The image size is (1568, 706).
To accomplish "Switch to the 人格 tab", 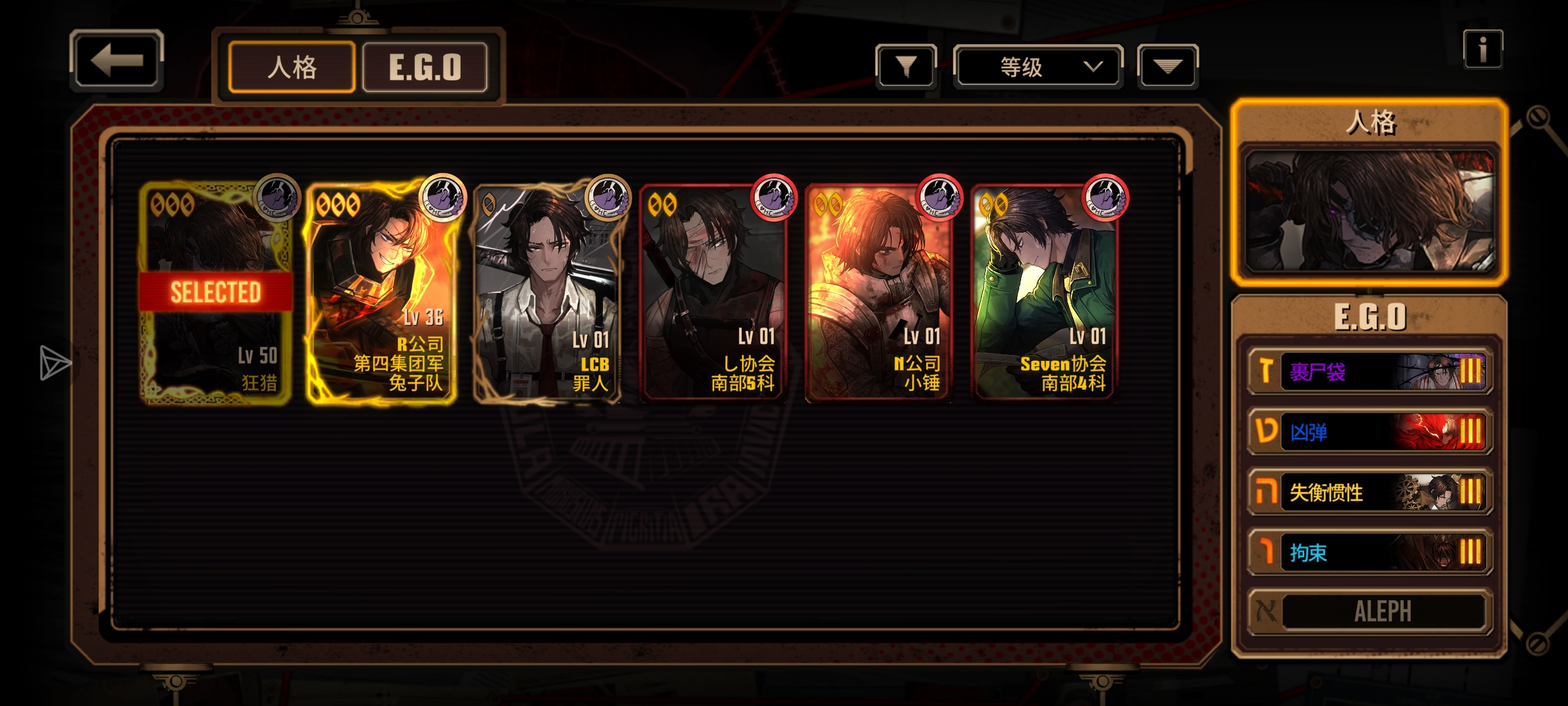I will coord(292,67).
